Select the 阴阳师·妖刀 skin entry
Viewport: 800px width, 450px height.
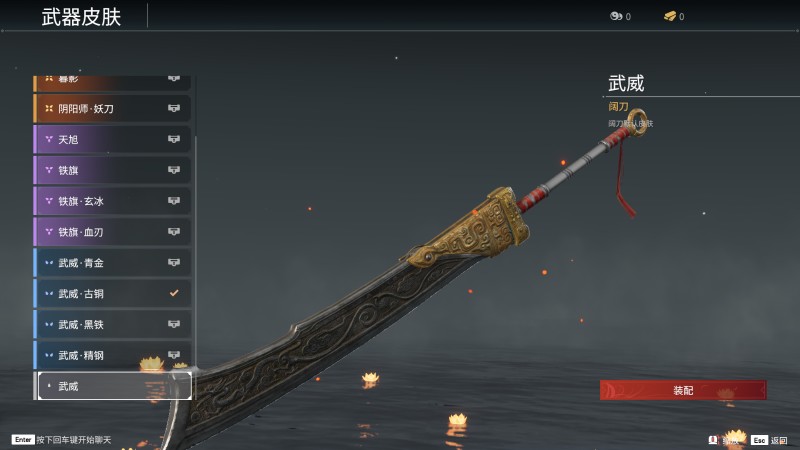pyautogui.click(x=112, y=108)
